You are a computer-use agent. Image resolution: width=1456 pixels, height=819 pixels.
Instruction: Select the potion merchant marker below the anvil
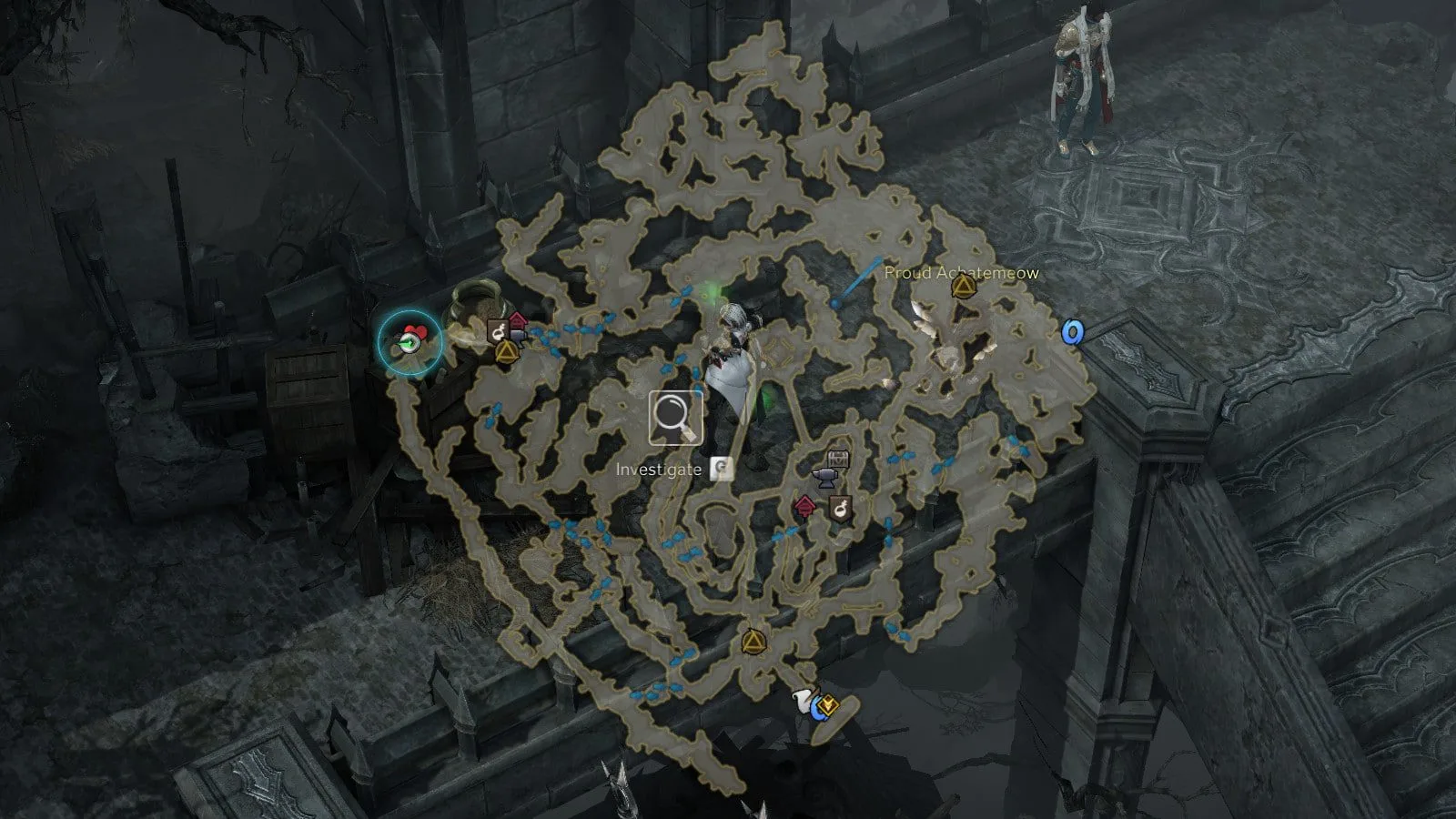(840, 508)
